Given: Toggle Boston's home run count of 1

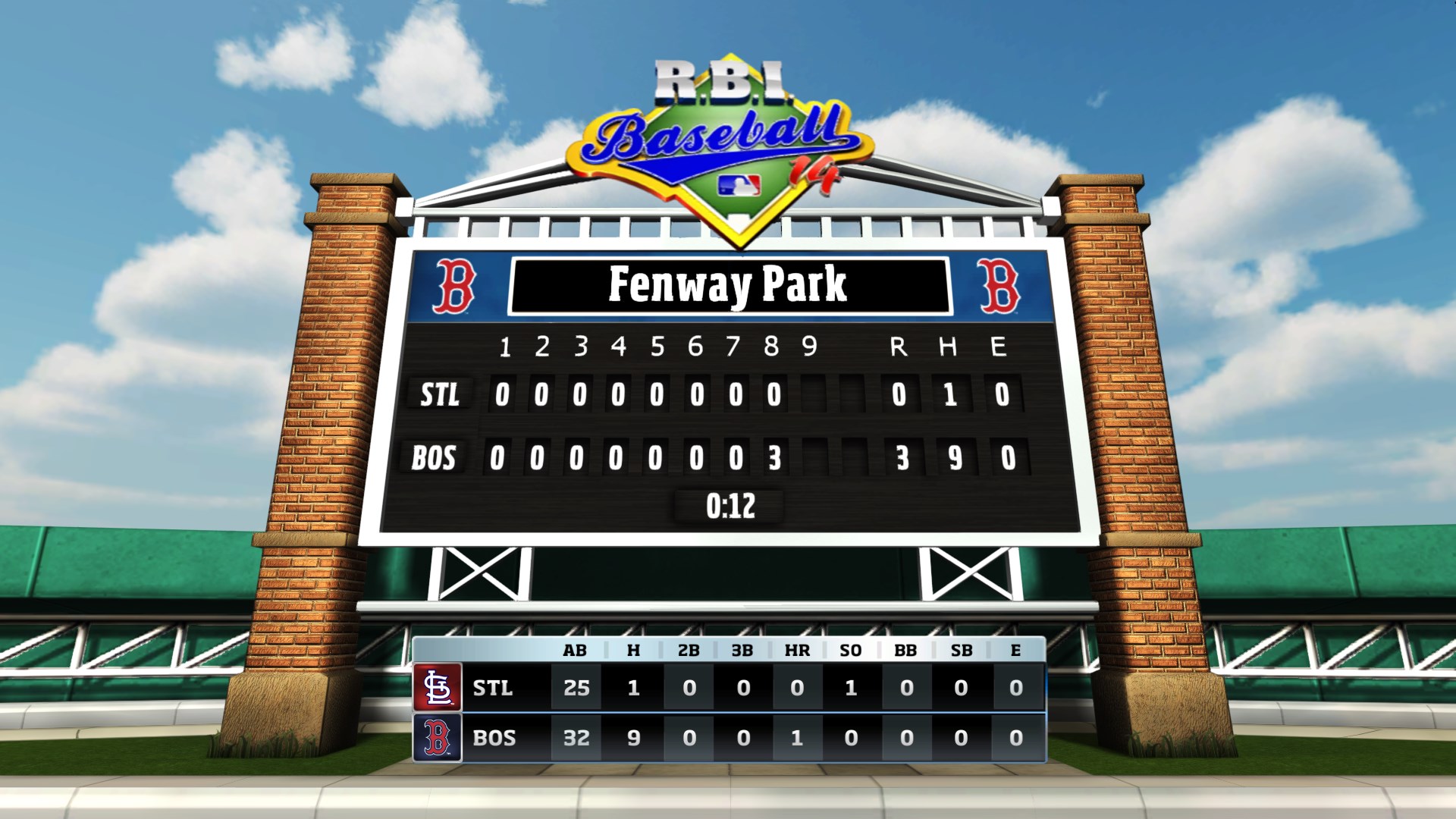Looking at the screenshot, I should [x=795, y=738].
